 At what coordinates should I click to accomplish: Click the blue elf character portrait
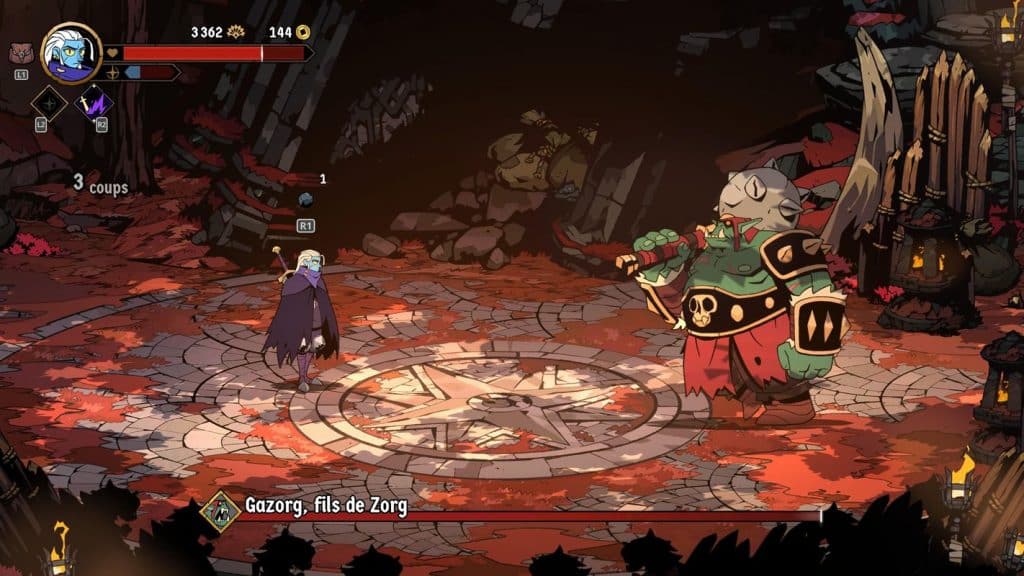[x=71, y=53]
